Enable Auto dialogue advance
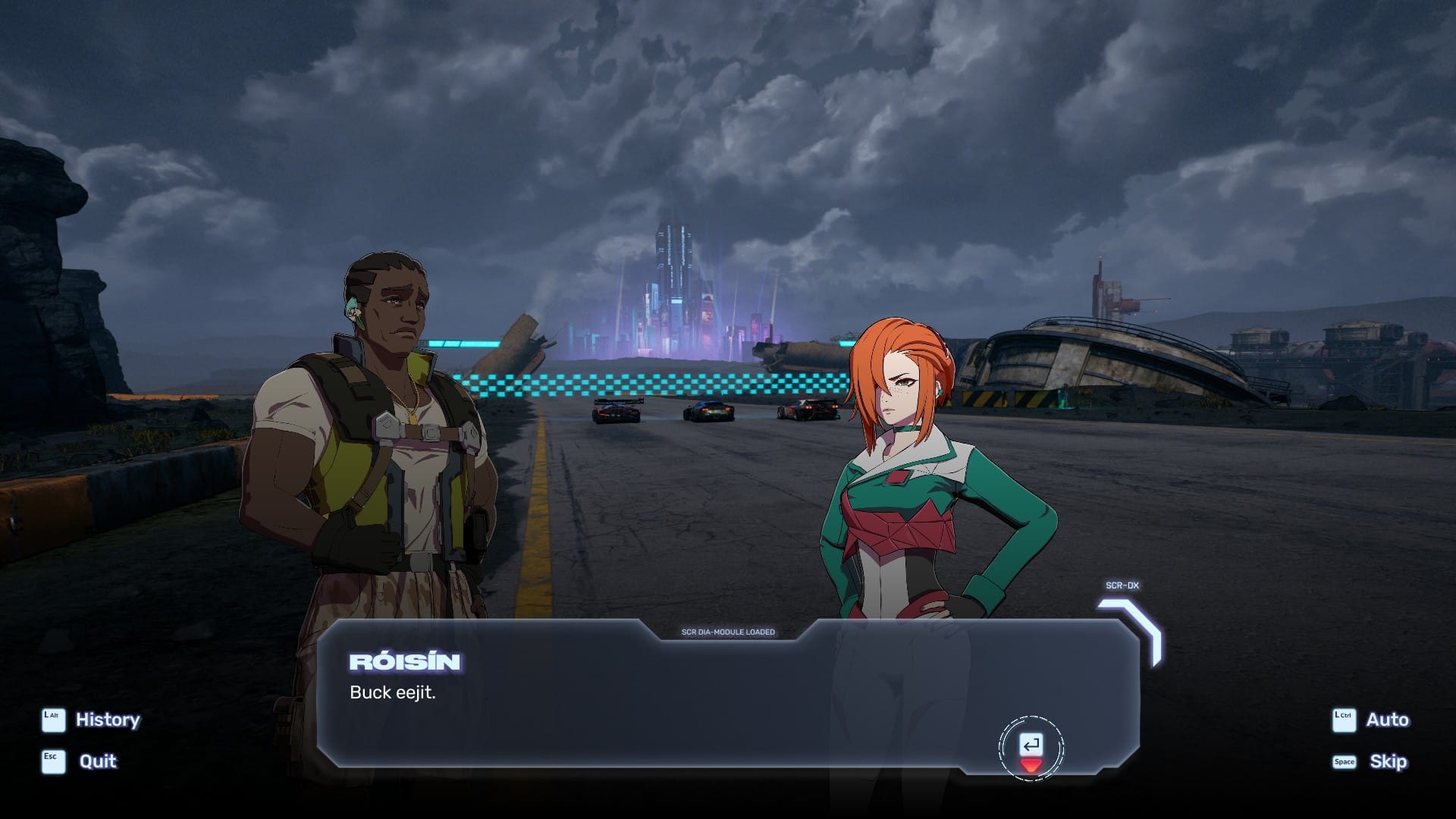Image resolution: width=1456 pixels, height=819 pixels. [x=1386, y=720]
